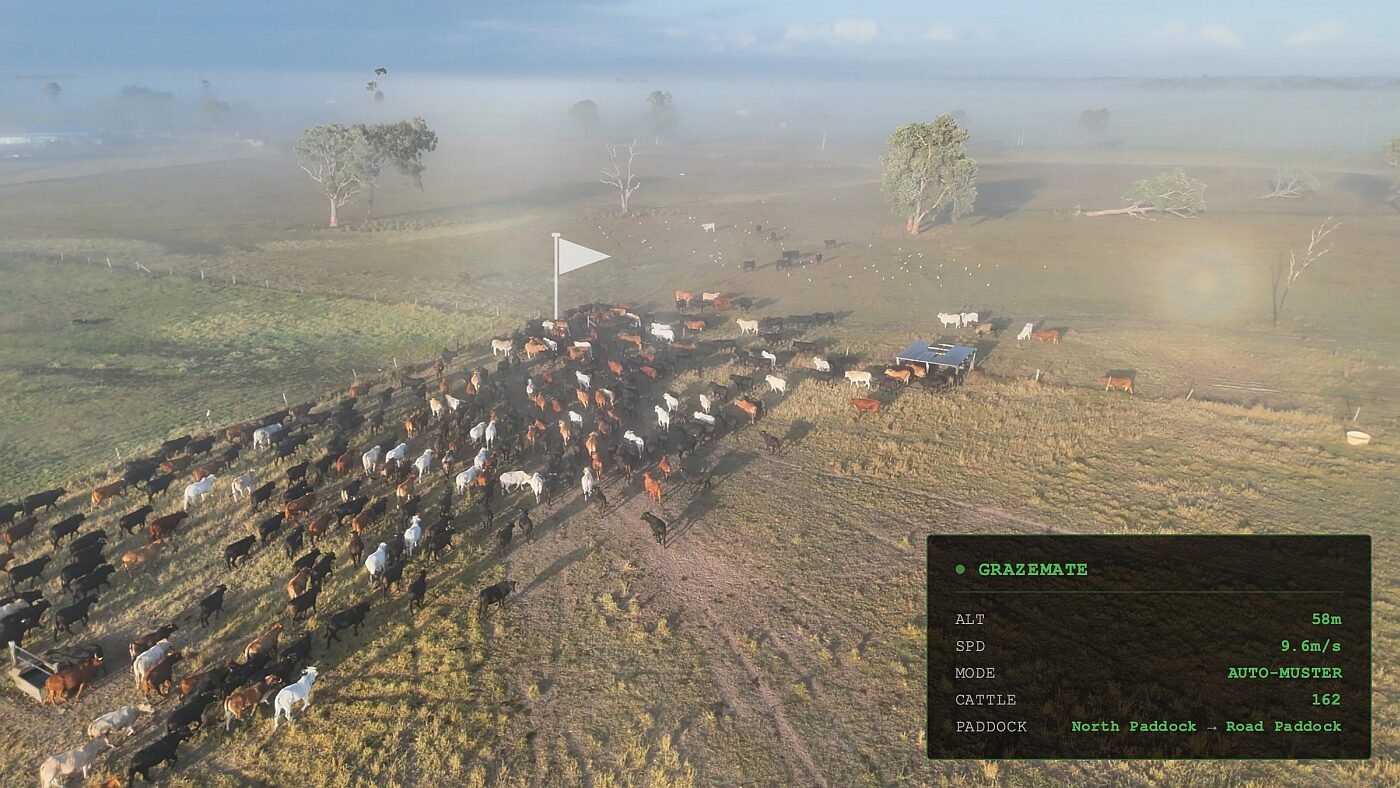Click the cattle count value 162
The width and height of the screenshot is (1400, 788).
(x=1329, y=700)
